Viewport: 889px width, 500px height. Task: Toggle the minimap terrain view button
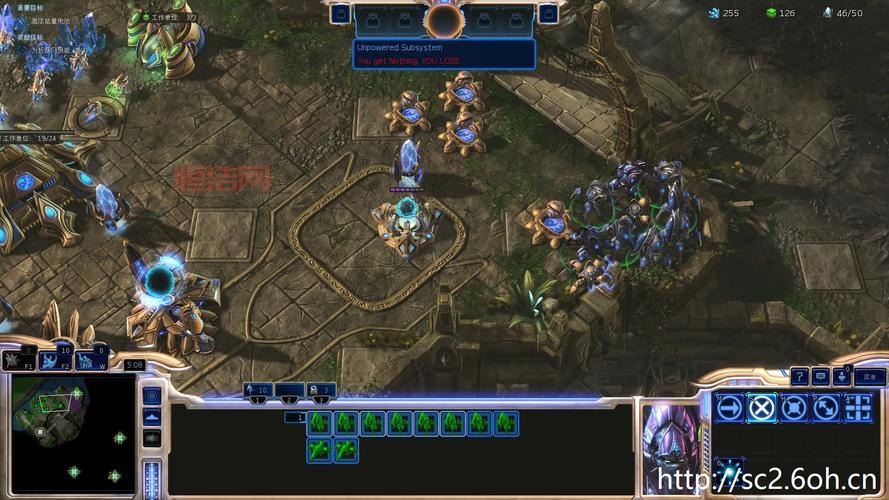152,416
